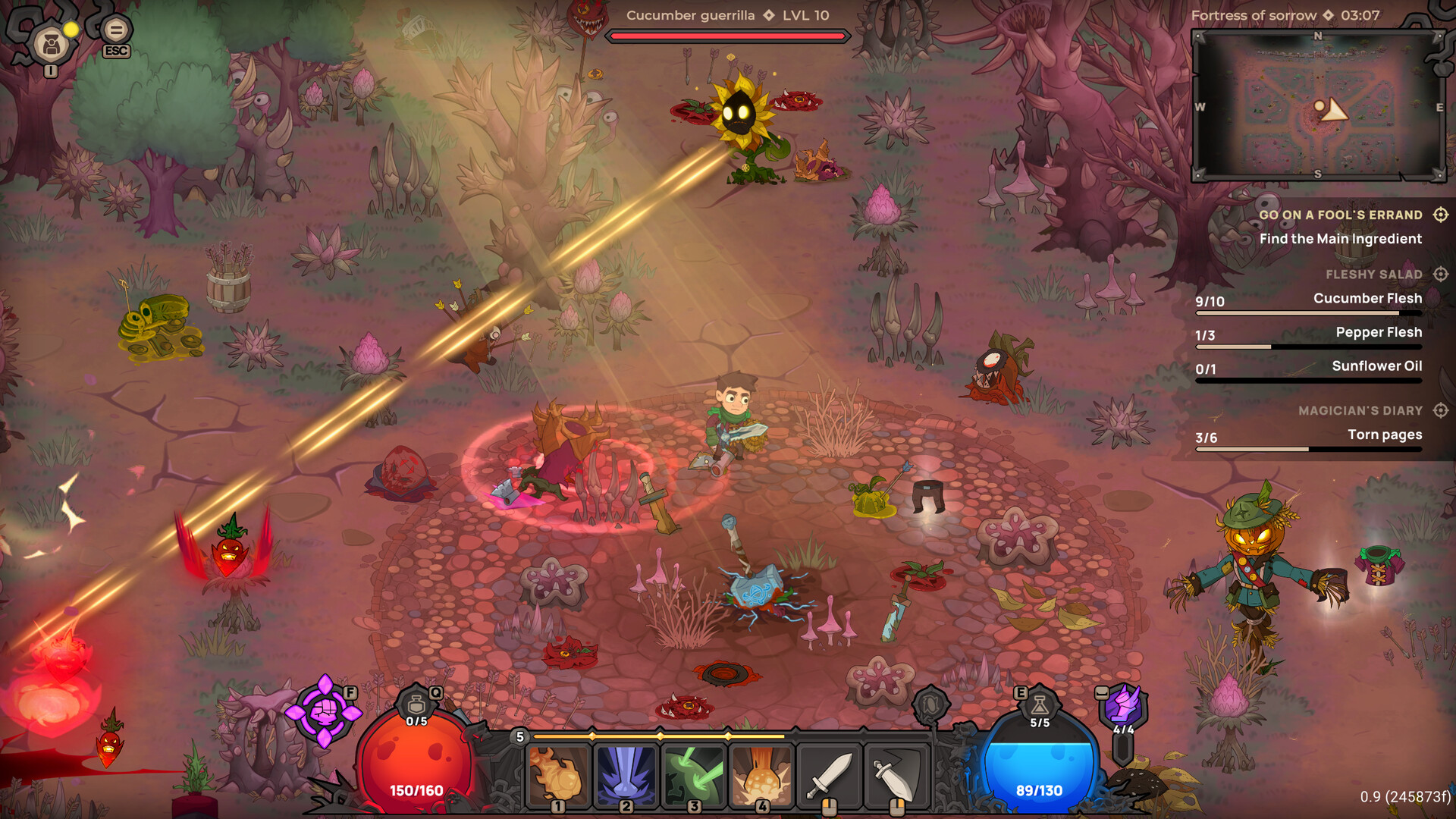
Task: Open the Fleshy Salad quest header
Action: pos(1374,274)
